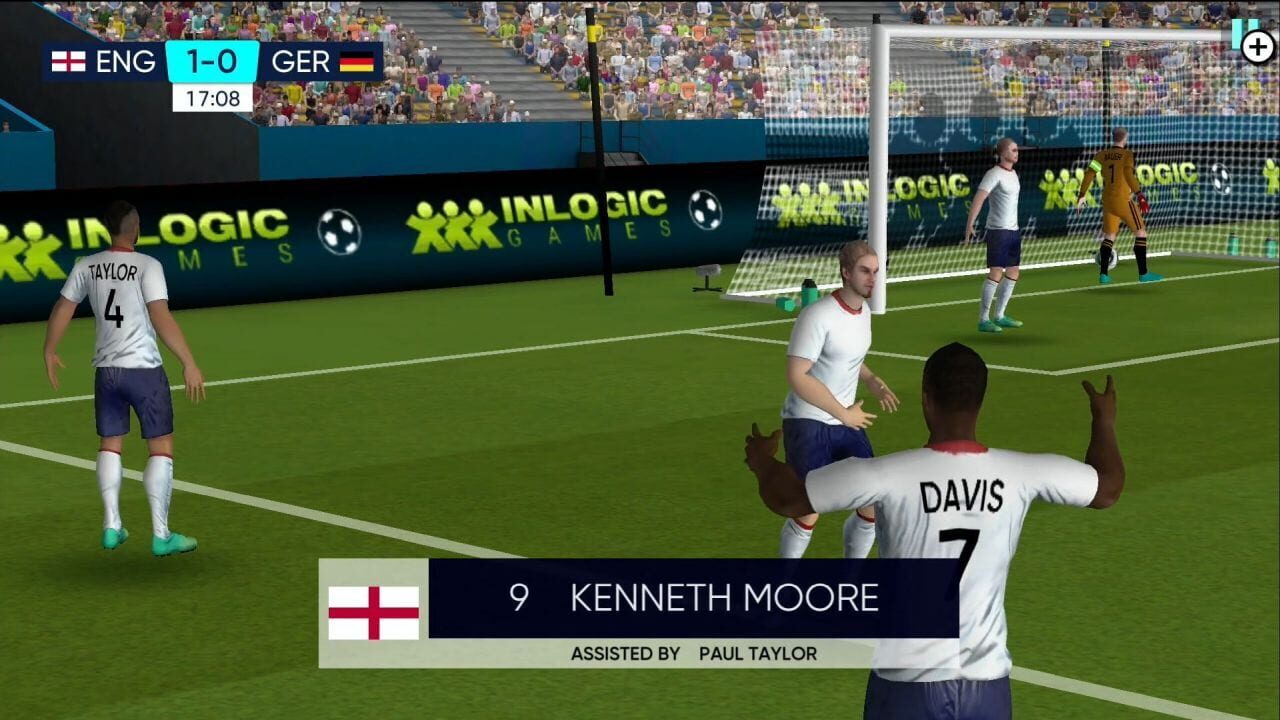Click the soccer ball icon in the Inlogic banner
Screen dimensions: 1280x720
[340, 229]
